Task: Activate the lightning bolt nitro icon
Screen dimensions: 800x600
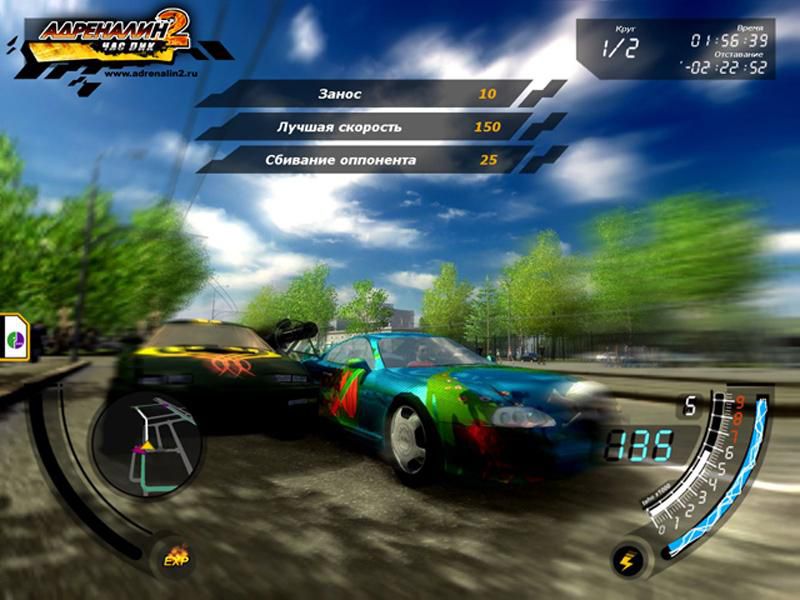Action: (x=628, y=559)
